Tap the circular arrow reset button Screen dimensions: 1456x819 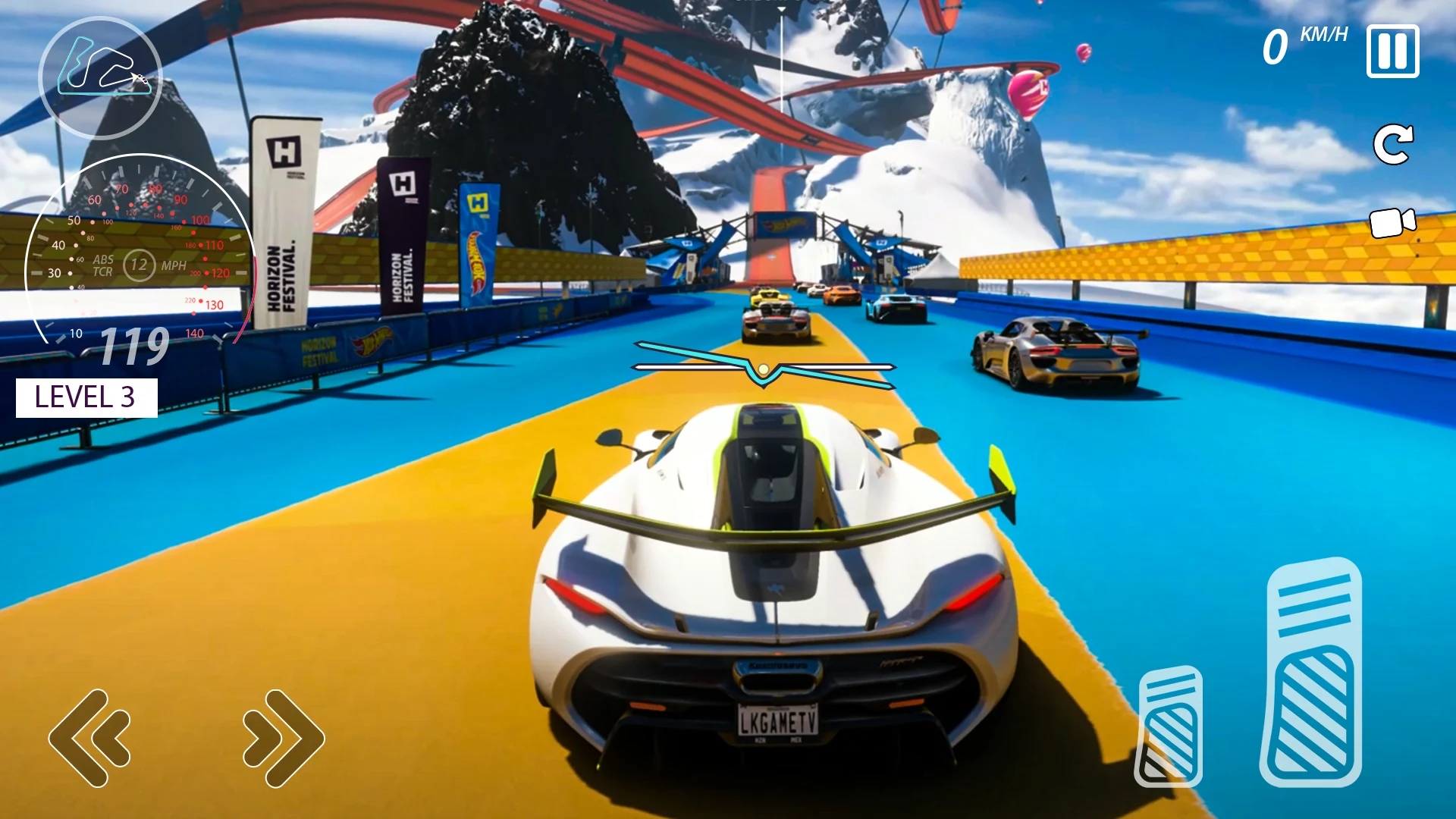coord(1393,144)
